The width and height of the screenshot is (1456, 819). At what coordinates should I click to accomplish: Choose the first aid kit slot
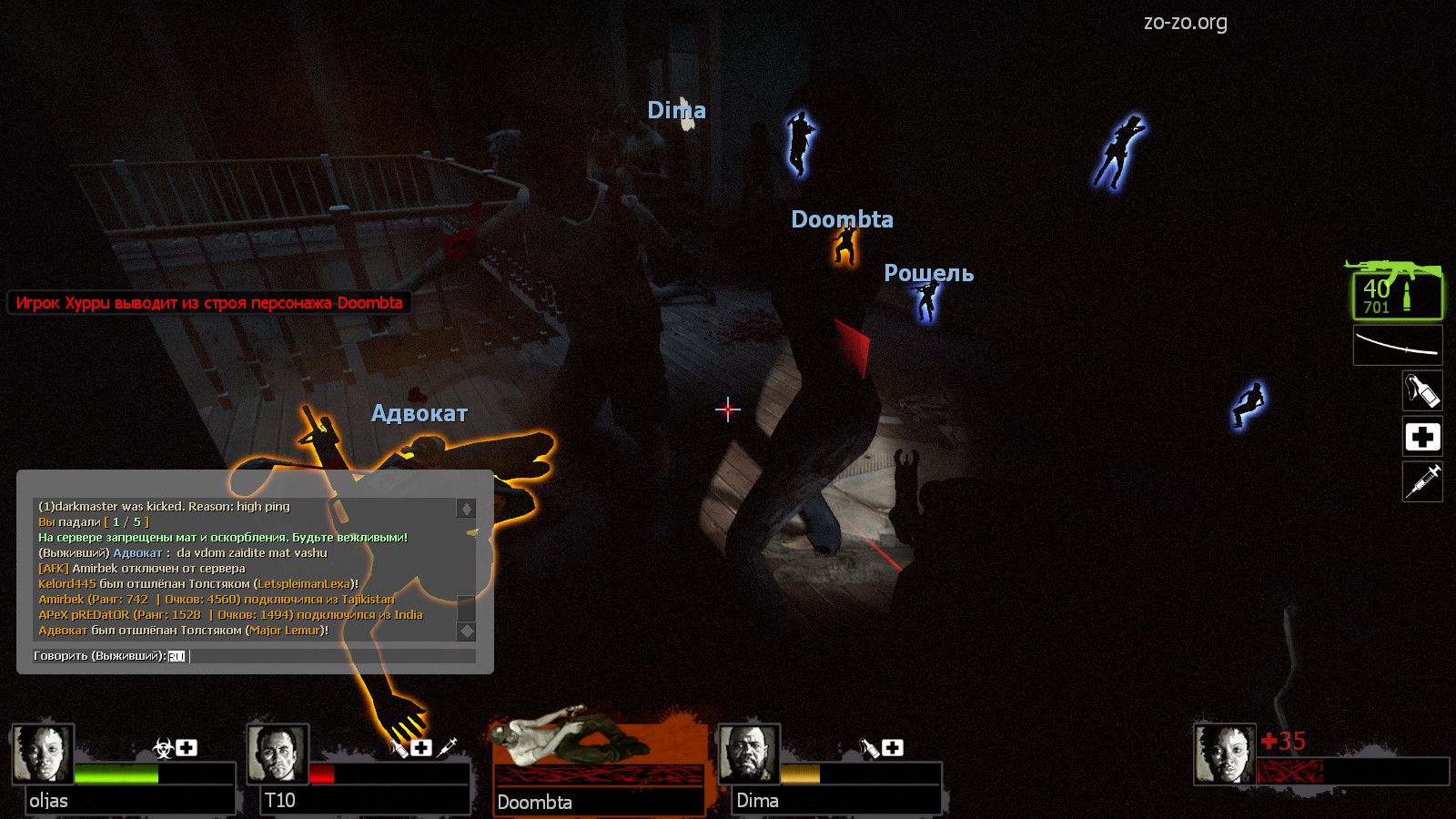[1422, 437]
